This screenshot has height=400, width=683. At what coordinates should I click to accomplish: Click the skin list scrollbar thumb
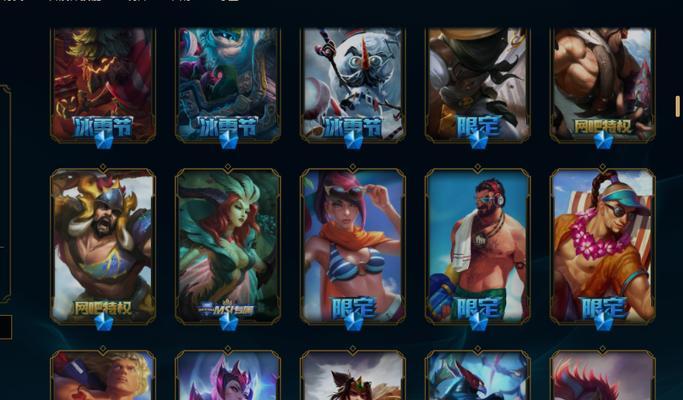(678, 106)
